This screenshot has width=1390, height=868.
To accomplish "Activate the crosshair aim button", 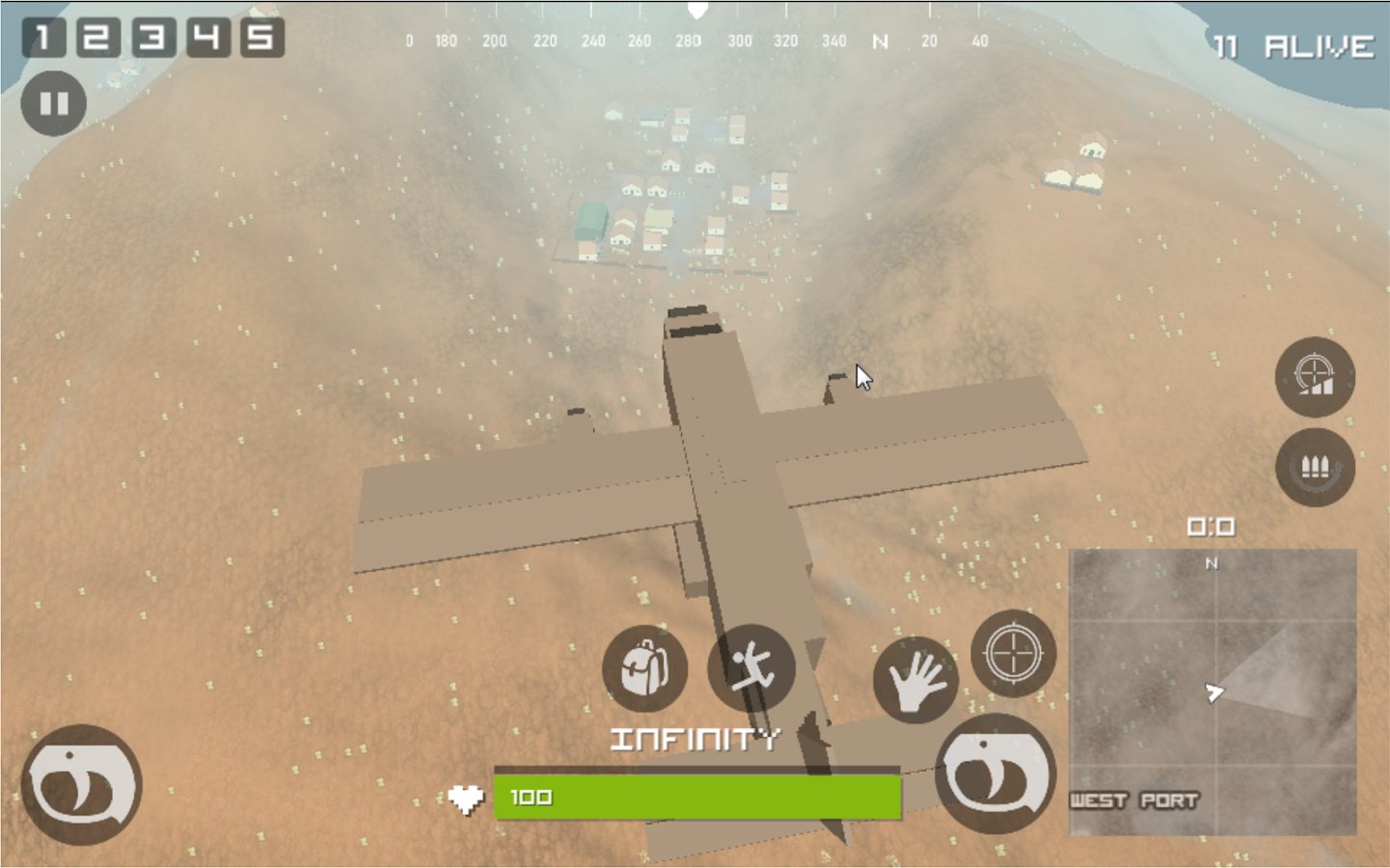I will tap(1013, 653).
